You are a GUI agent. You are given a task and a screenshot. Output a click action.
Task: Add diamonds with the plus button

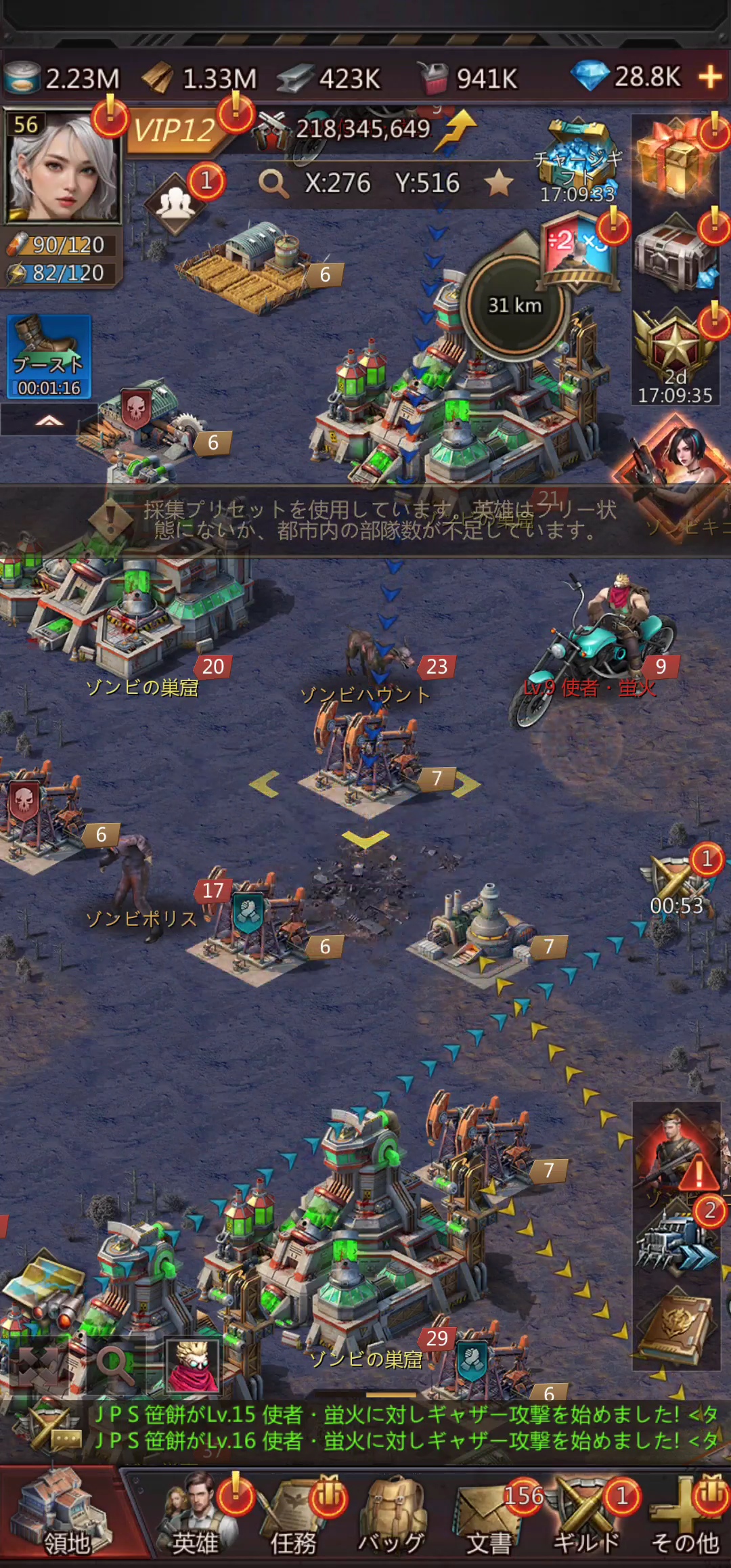(710, 77)
